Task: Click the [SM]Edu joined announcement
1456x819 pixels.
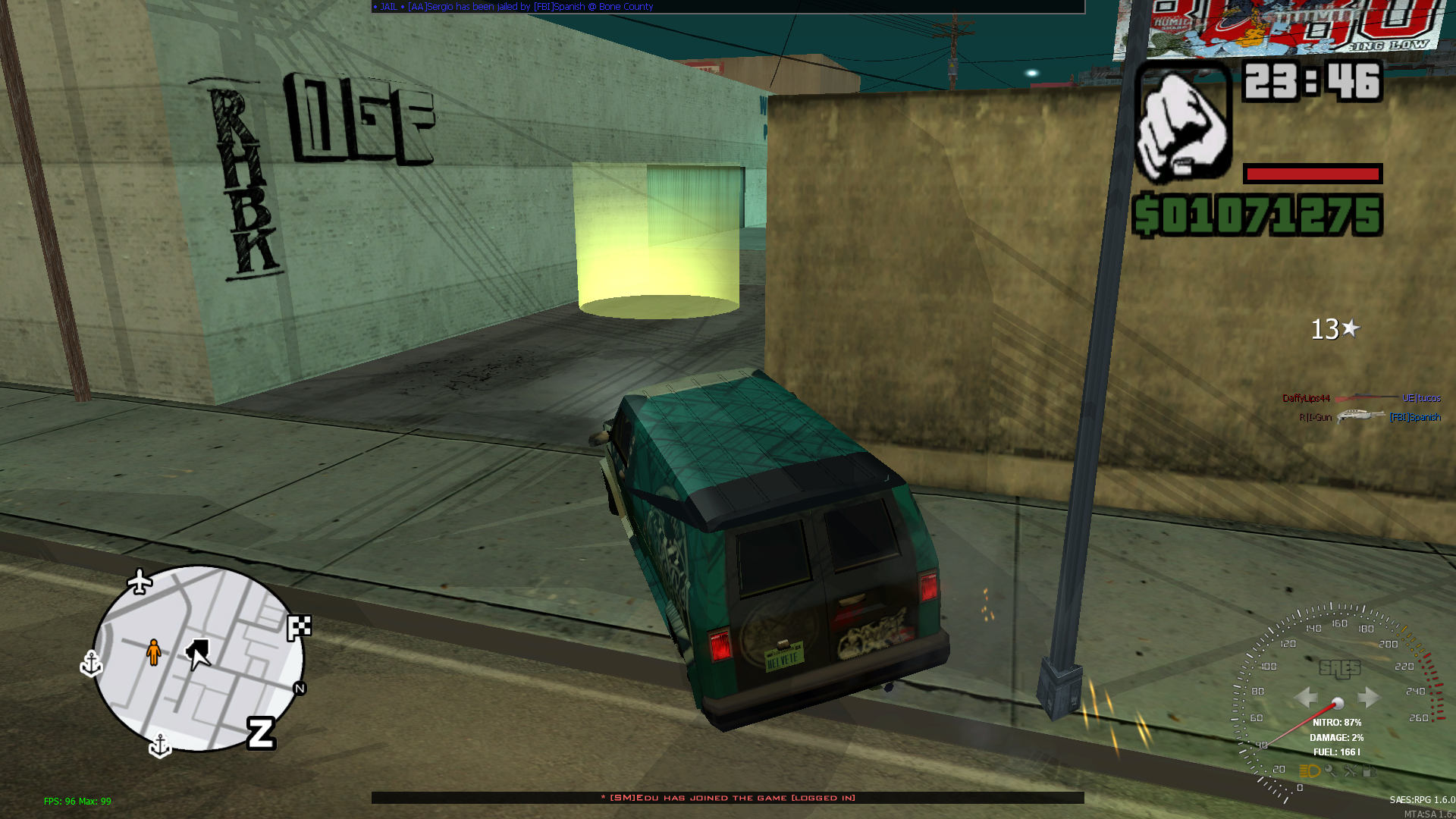Action: 726,798
